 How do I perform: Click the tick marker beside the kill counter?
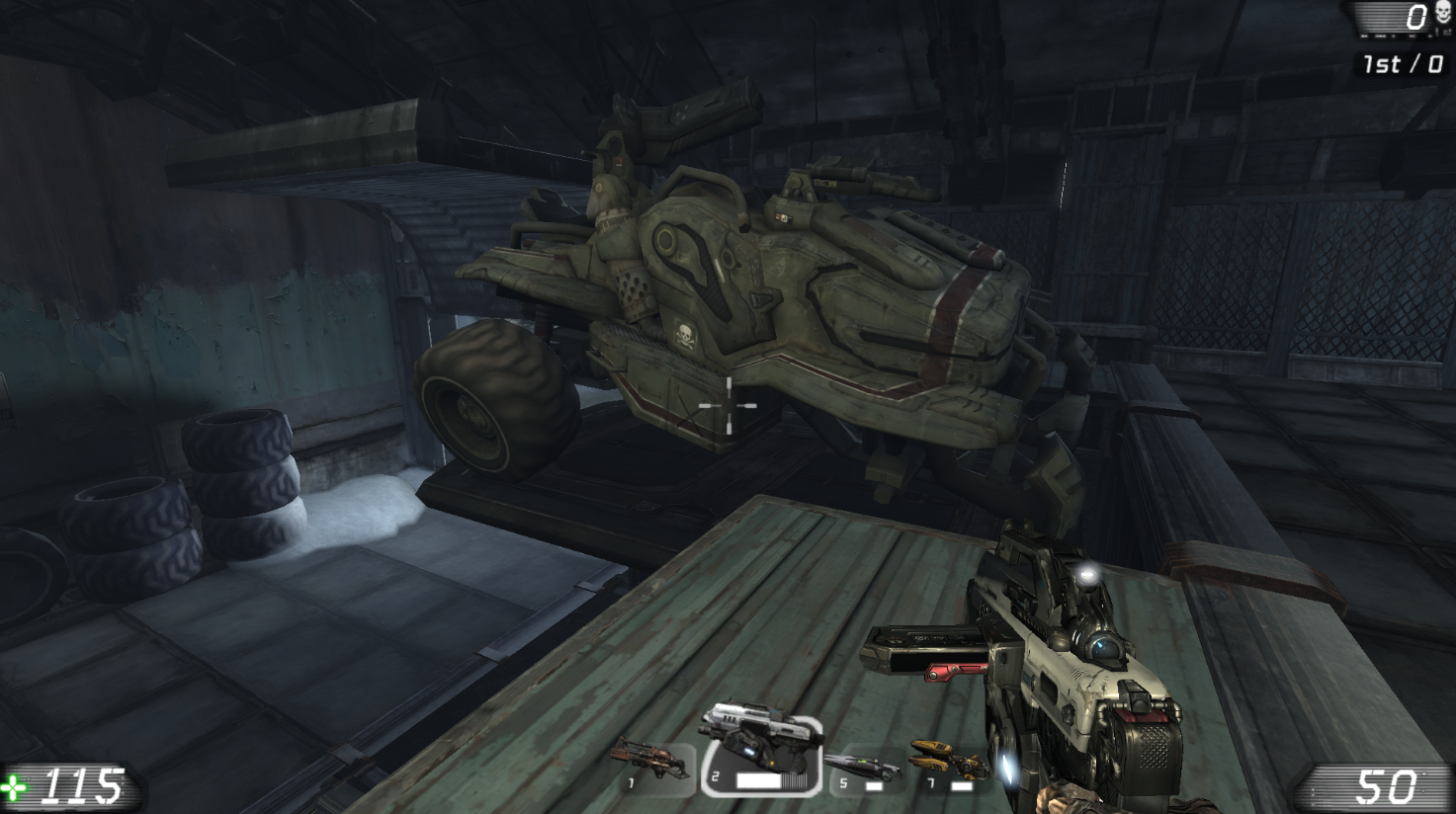click(1437, 33)
